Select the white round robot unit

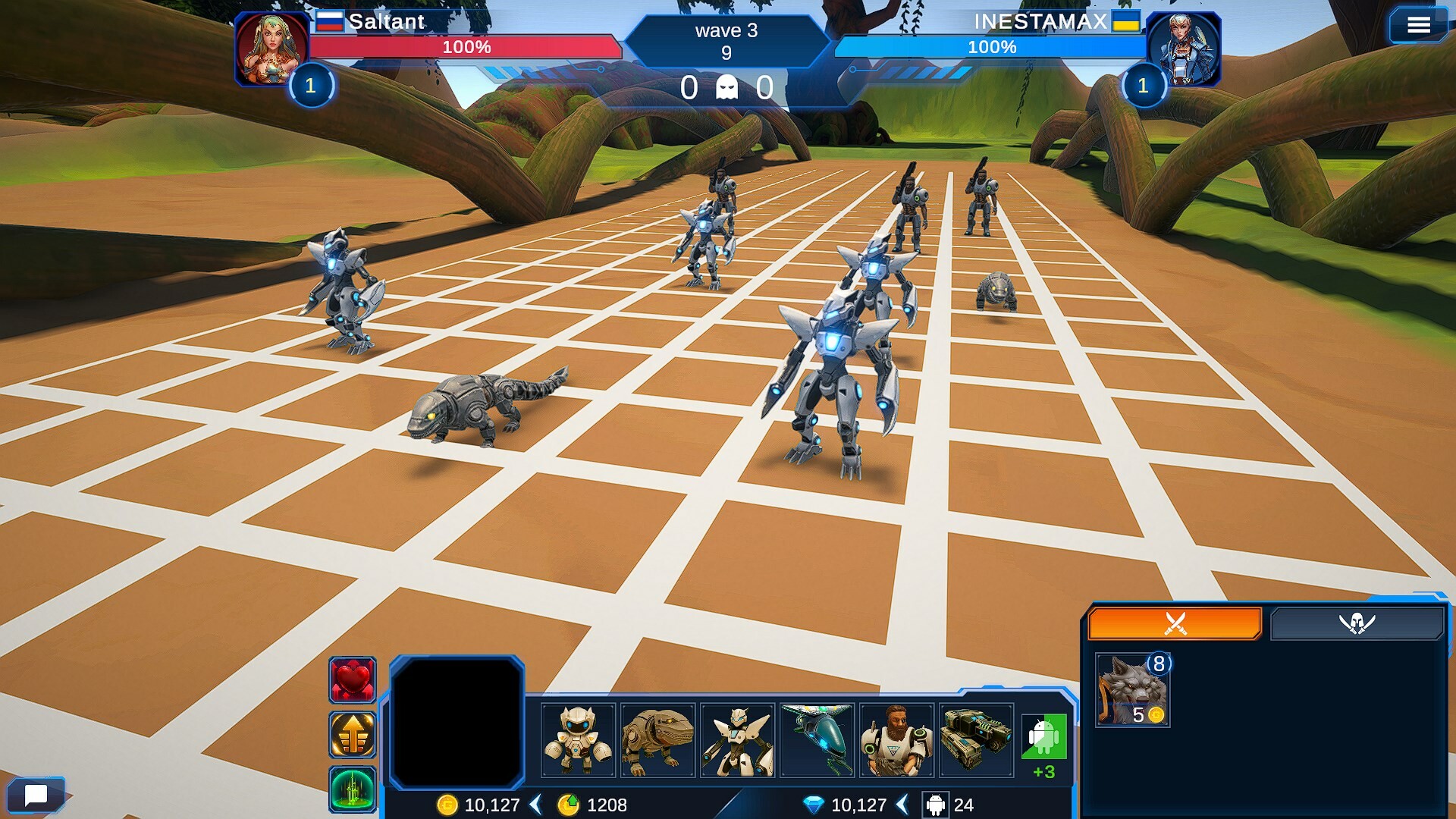[578, 740]
